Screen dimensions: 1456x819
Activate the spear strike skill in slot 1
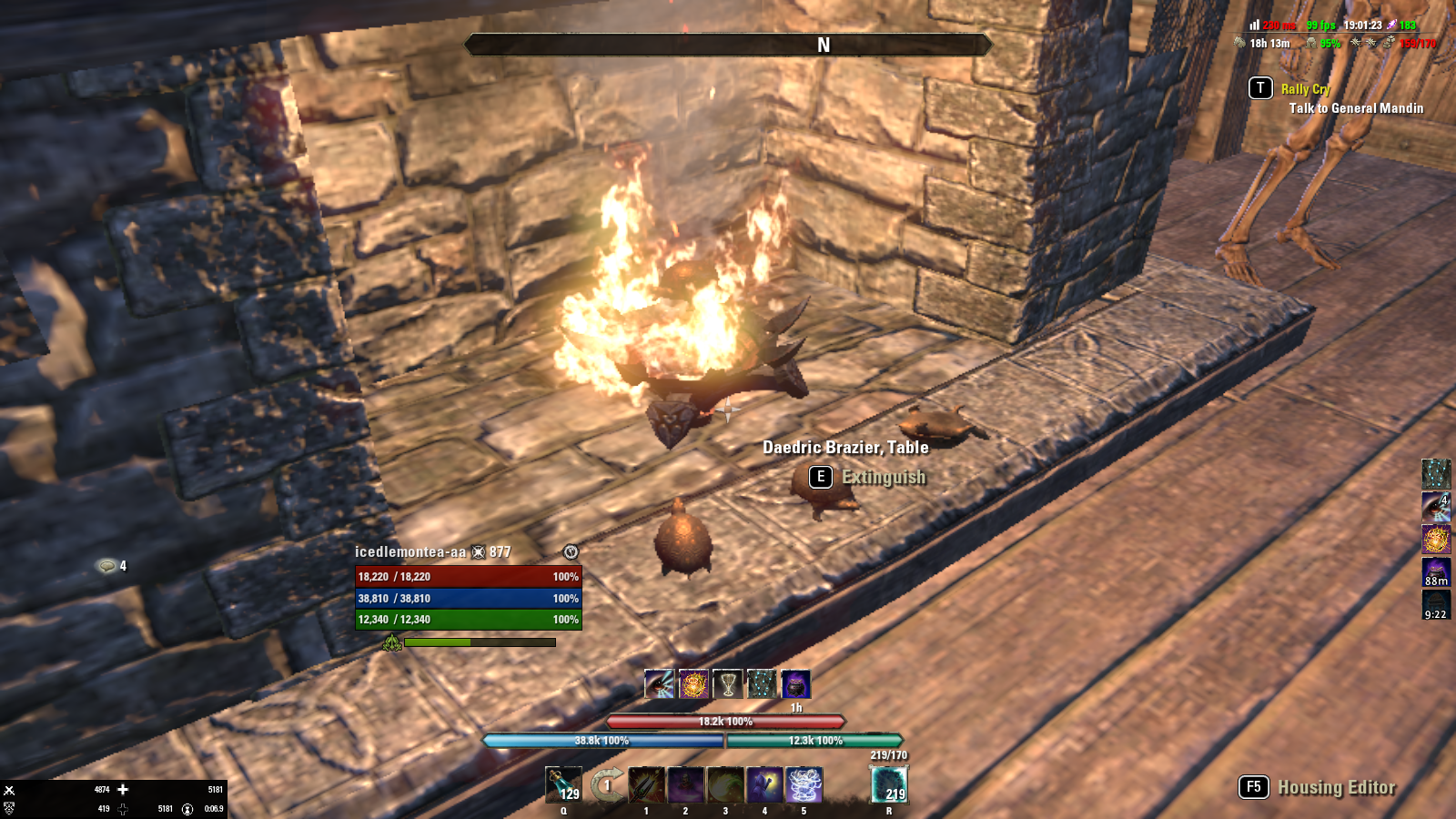click(646, 784)
